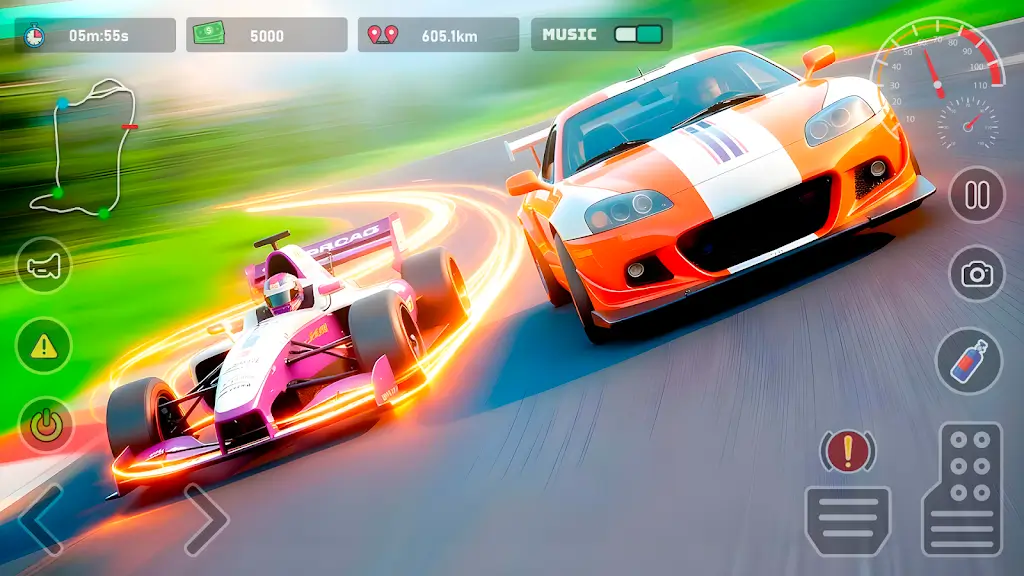Viewport: 1024px width, 576px height.
Task: Turn on the hazard warning lights
Action: click(43, 346)
